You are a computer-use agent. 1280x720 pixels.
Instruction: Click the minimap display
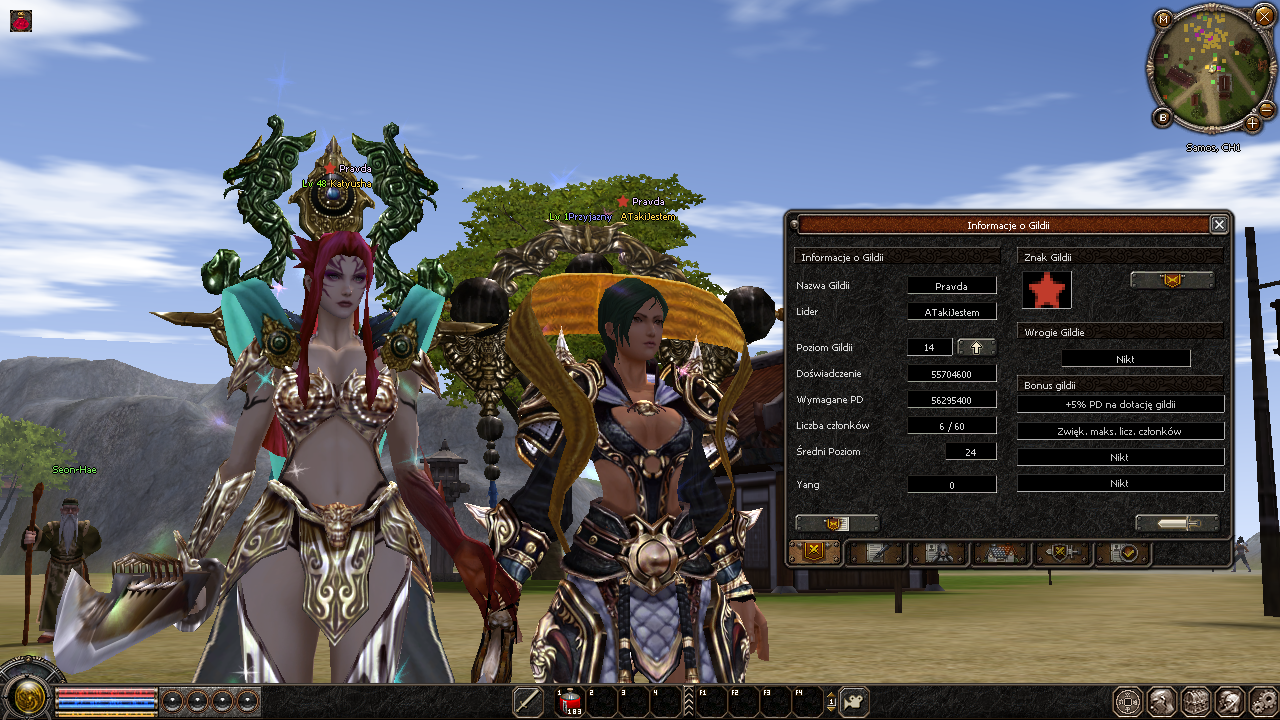tap(1208, 68)
